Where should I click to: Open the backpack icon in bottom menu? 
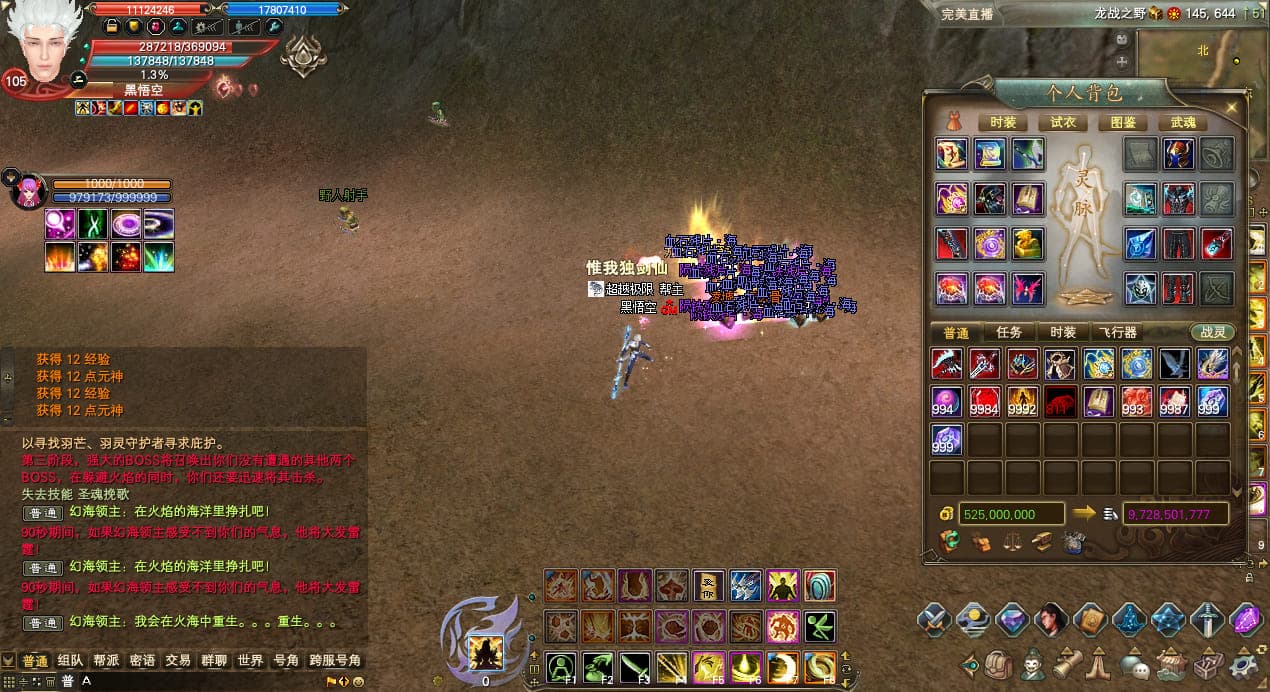[997, 665]
